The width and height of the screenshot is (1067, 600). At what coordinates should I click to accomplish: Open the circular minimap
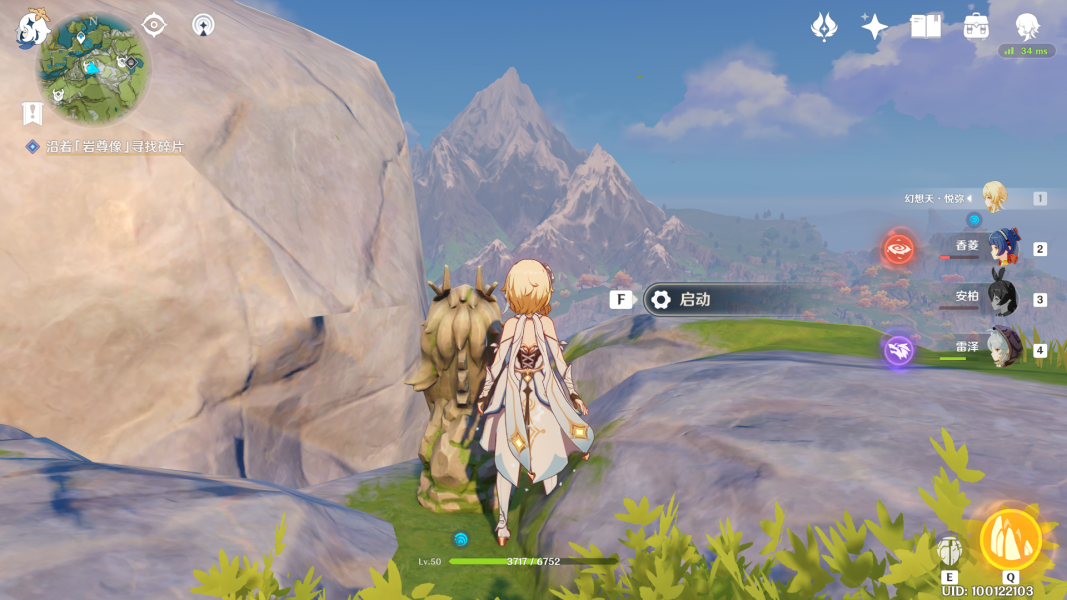pyautogui.click(x=94, y=67)
